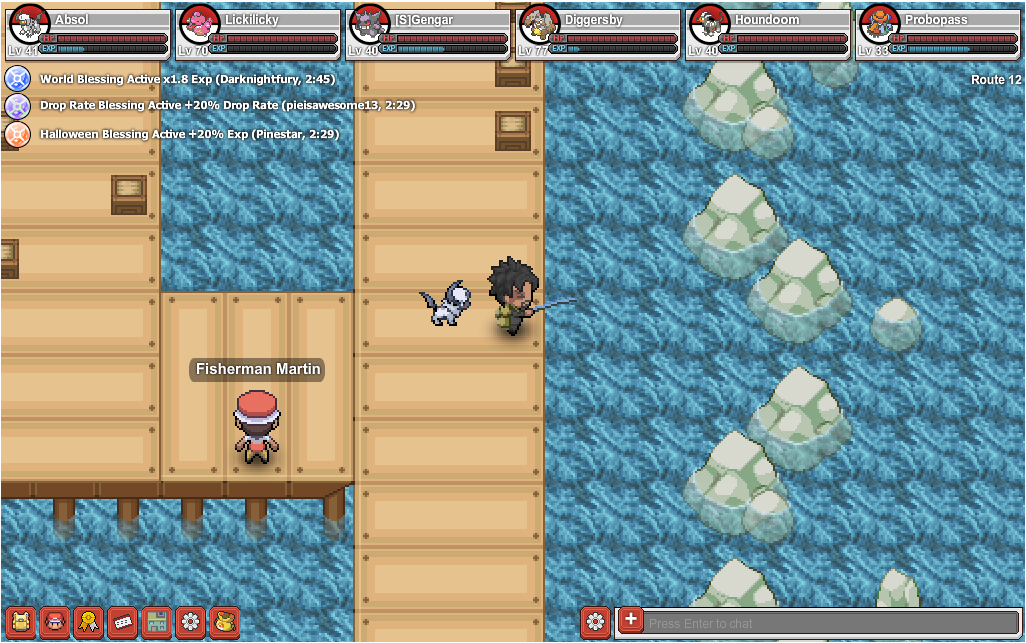Click the Halloween Blessing icon

coord(18,134)
